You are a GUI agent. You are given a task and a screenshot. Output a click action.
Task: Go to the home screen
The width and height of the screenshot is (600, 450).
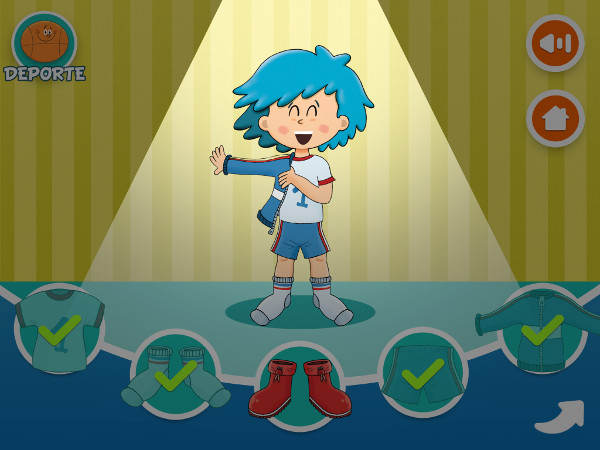coord(555,118)
